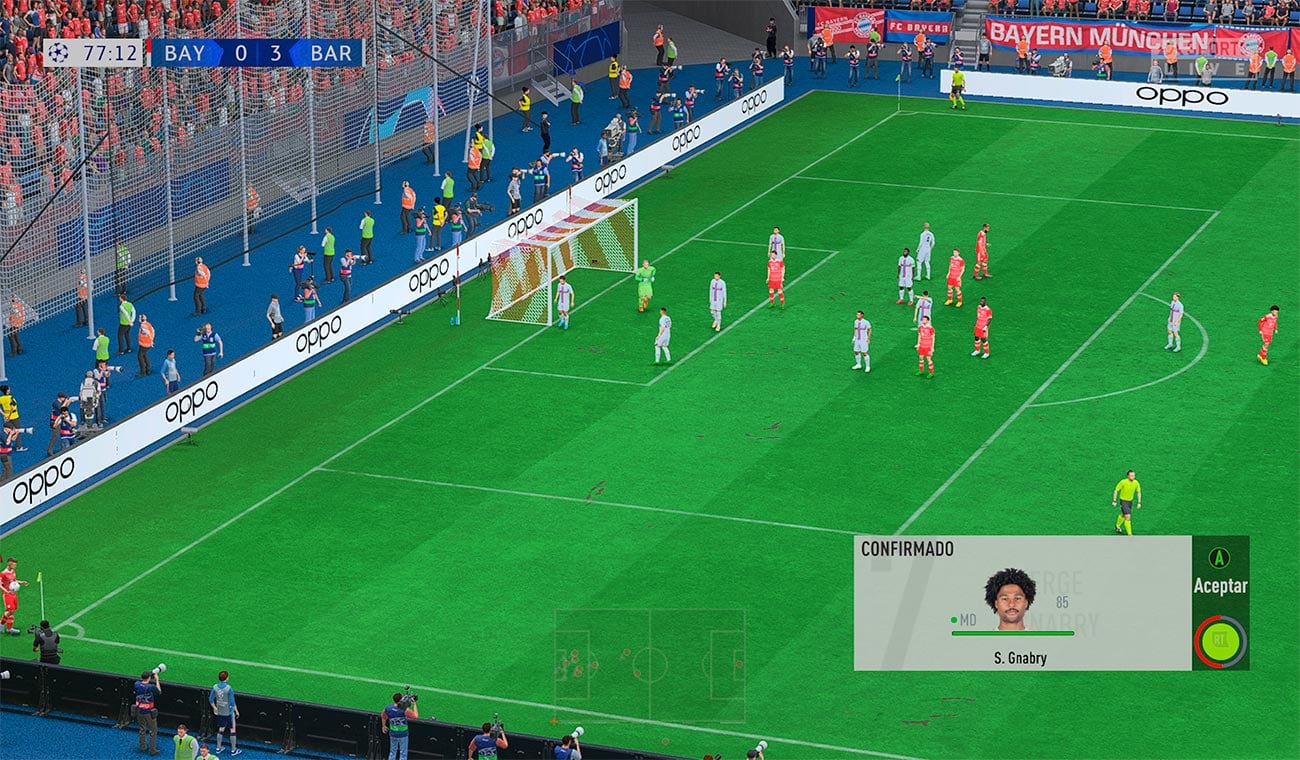The height and width of the screenshot is (760, 1300).
Task: Click the 0-3 score display
Action: pyautogui.click(x=258, y=53)
